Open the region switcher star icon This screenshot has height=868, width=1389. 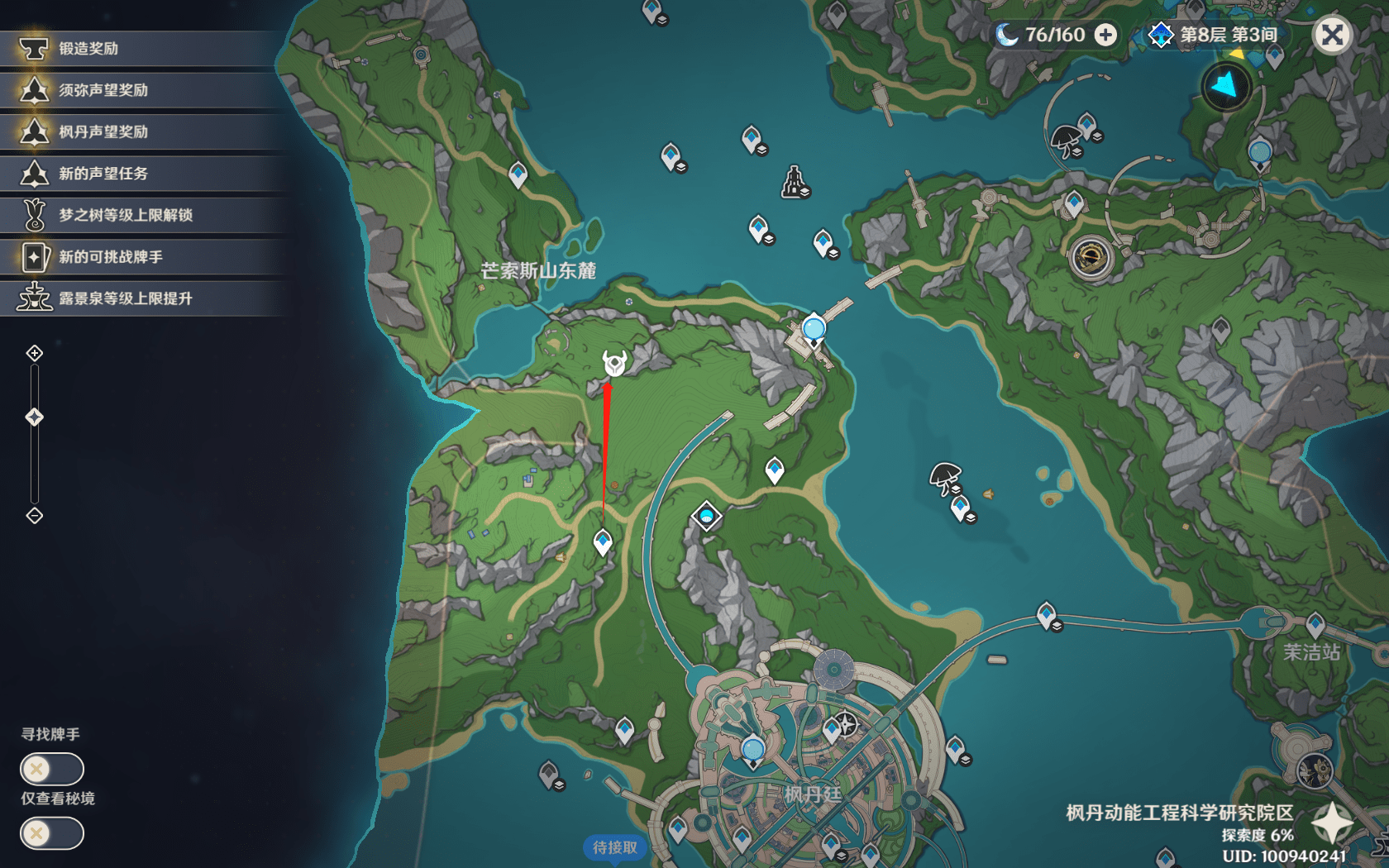(1332, 823)
